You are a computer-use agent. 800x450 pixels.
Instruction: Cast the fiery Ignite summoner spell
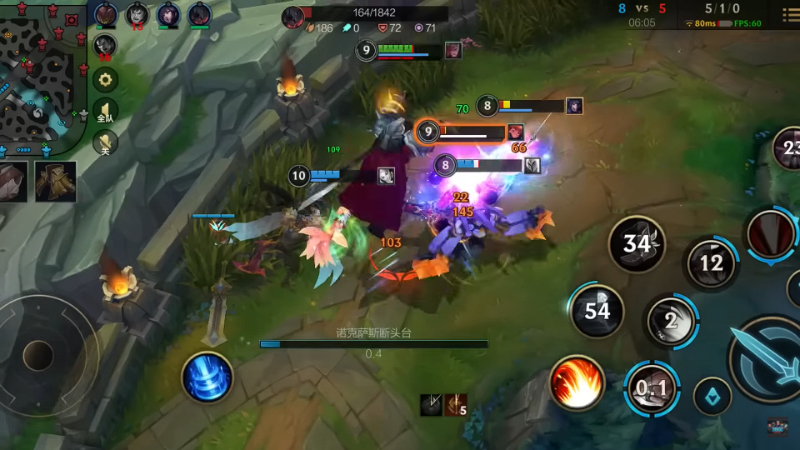coord(577,383)
